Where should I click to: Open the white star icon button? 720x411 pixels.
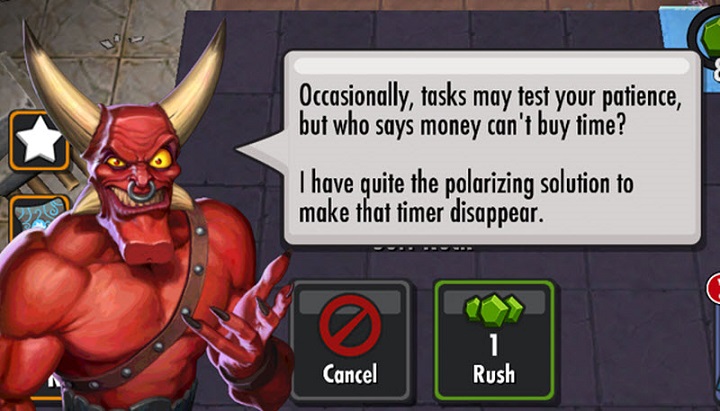(40, 142)
